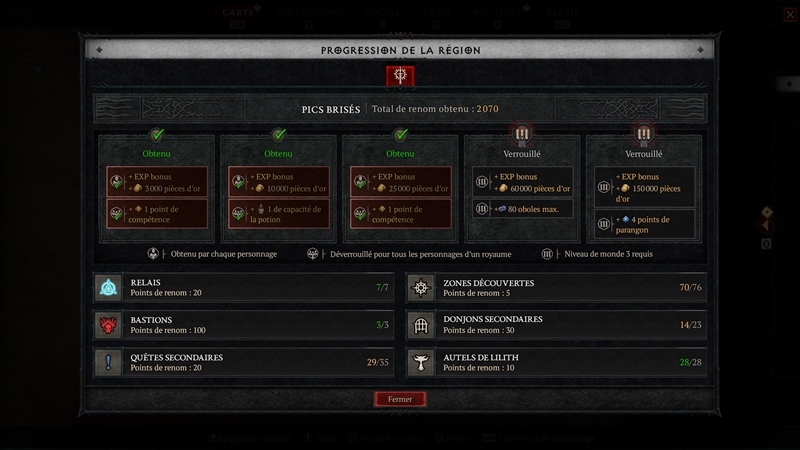Close the region progression window with Fermer

pyautogui.click(x=400, y=399)
